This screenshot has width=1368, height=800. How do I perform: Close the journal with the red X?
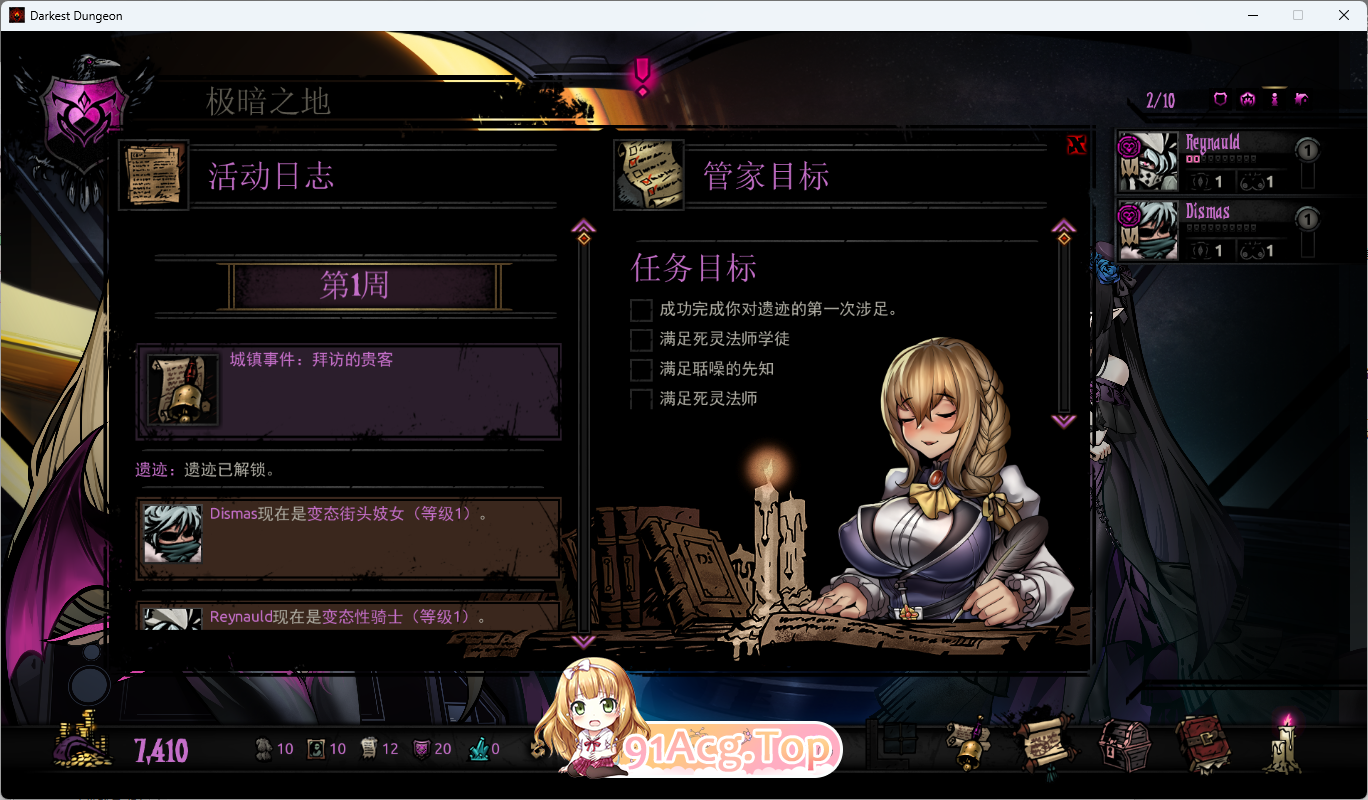click(1077, 145)
